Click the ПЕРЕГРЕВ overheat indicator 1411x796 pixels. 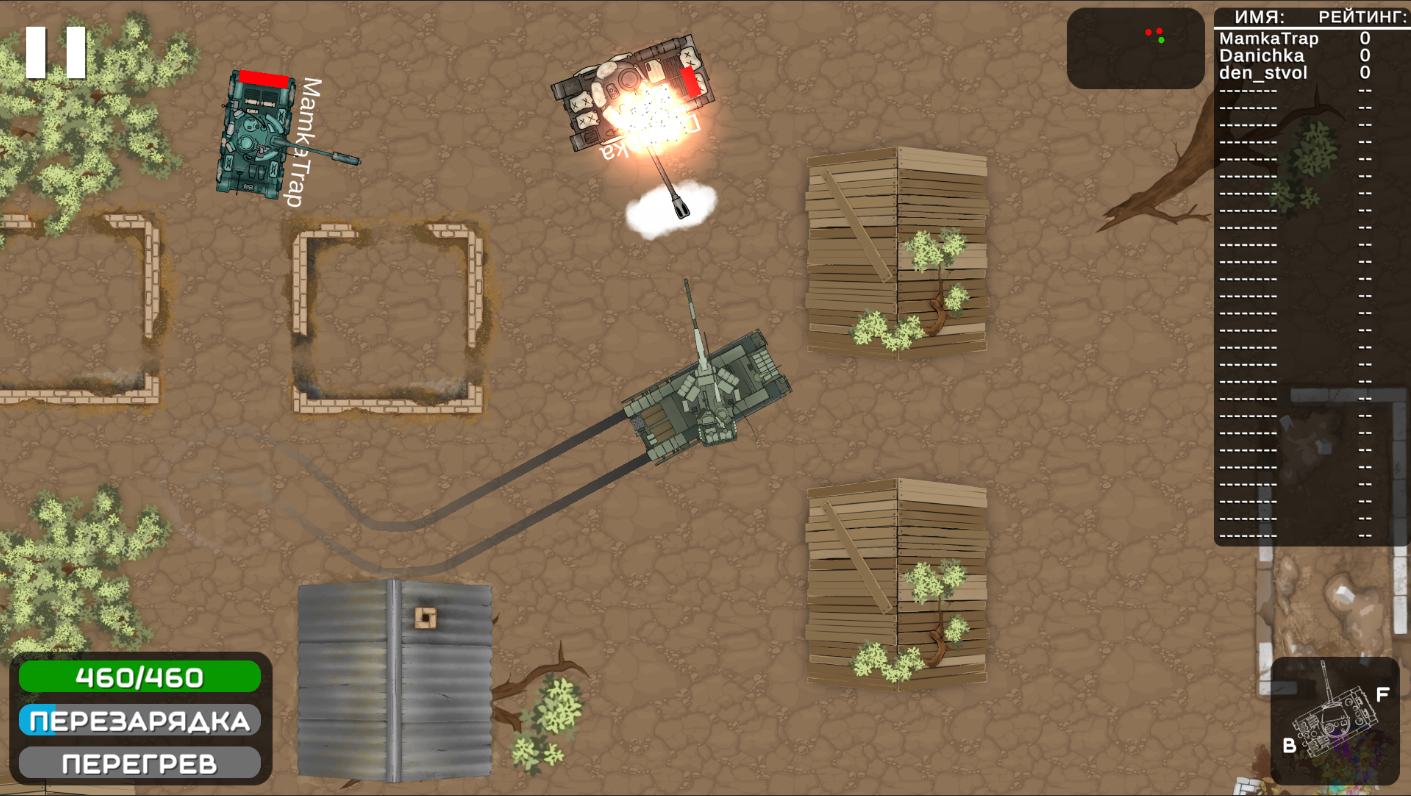pyautogui.click(x=138, y=761)
